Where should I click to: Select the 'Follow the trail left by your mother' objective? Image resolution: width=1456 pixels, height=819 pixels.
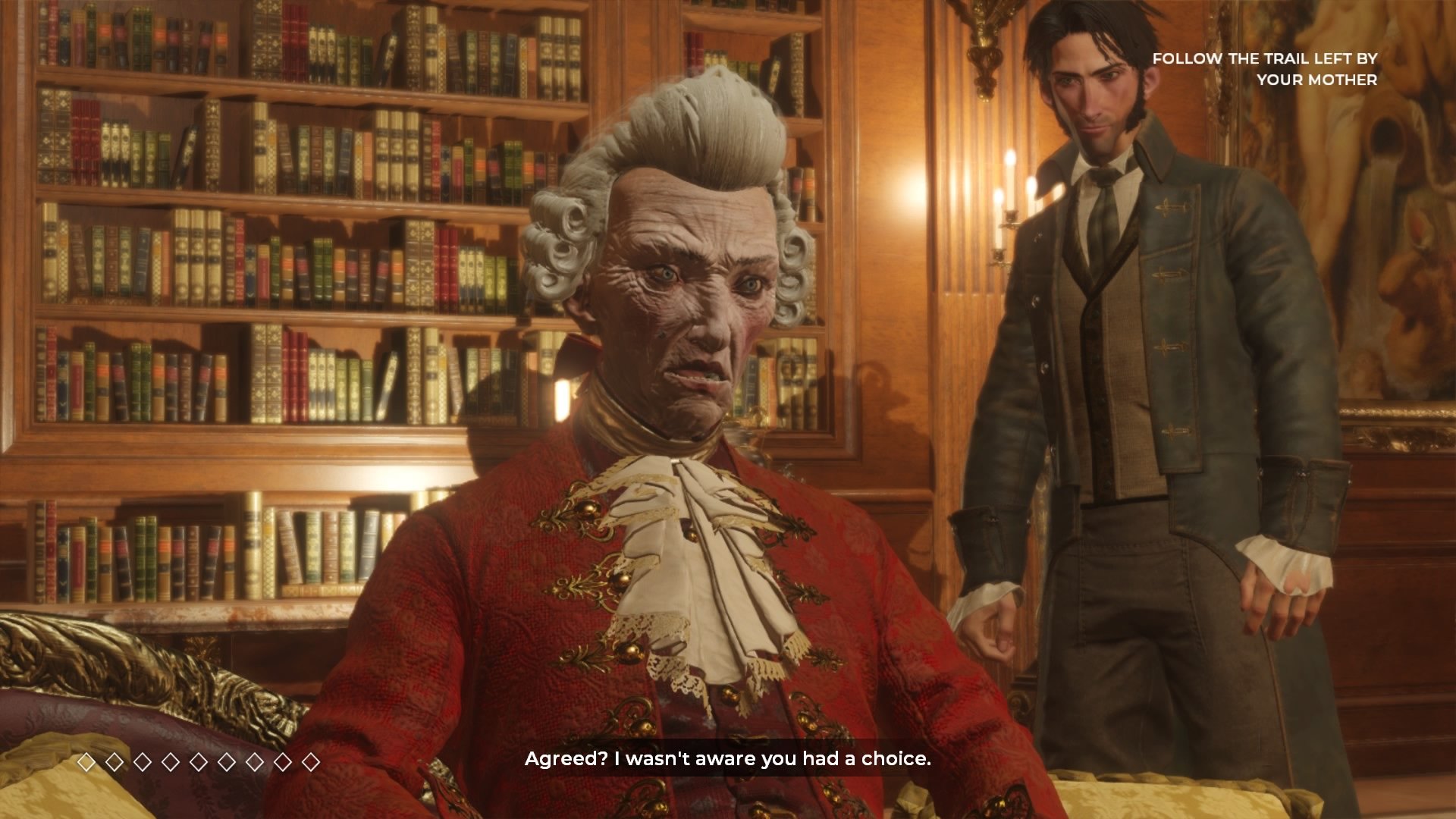[1264, 69]
